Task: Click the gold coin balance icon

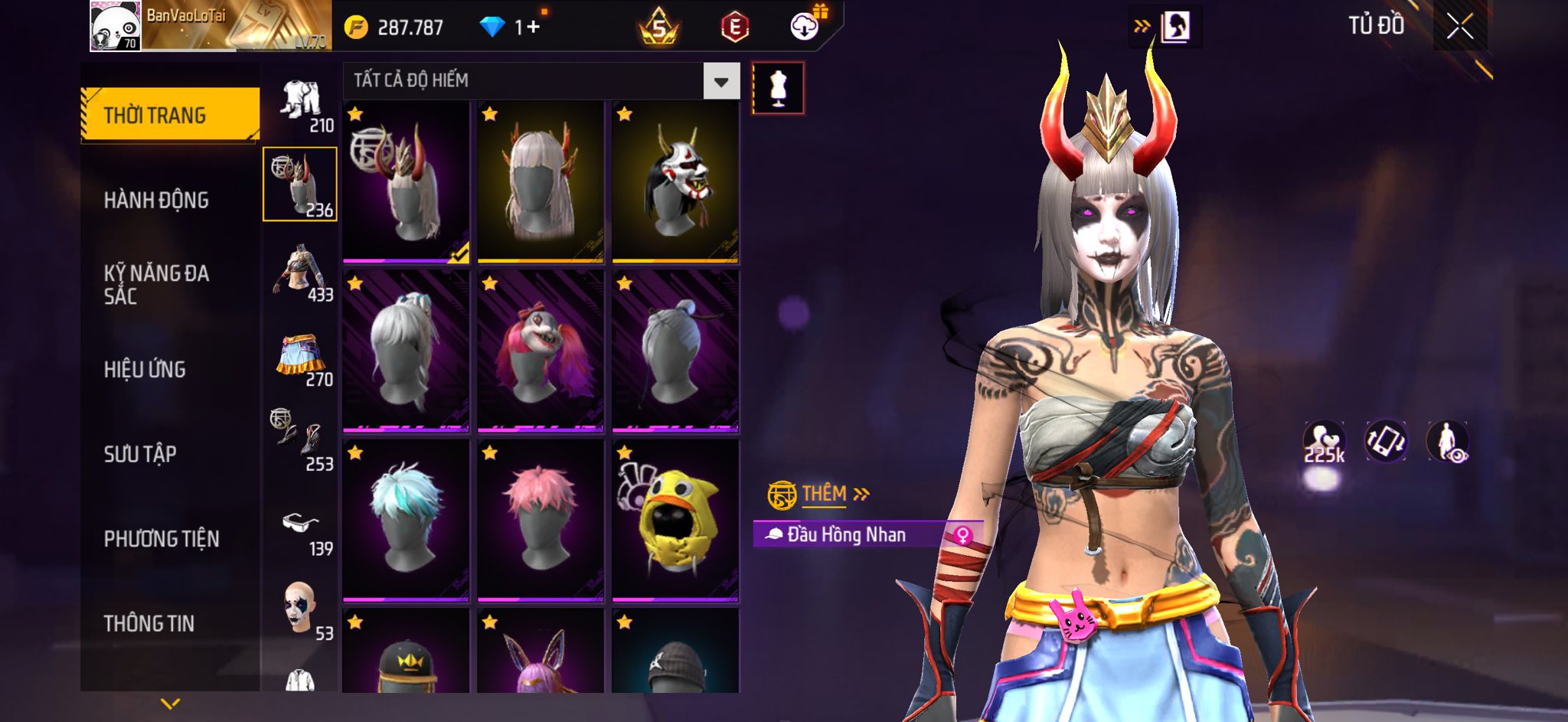Action: click(356, 28)
